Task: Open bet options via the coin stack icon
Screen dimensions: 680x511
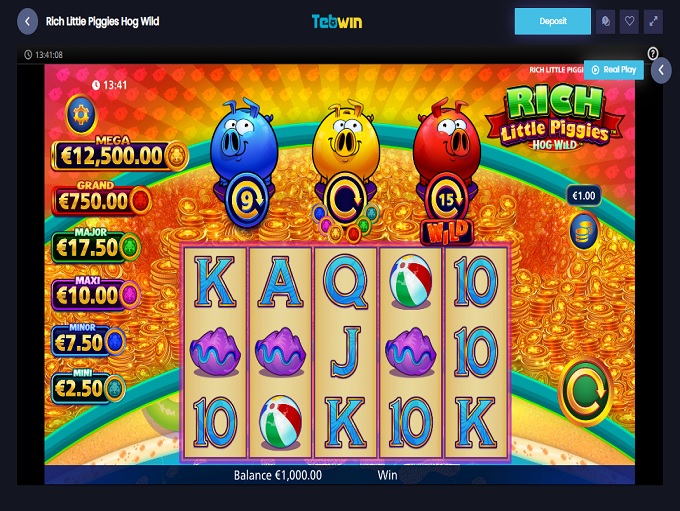Action: click(584, 229)
